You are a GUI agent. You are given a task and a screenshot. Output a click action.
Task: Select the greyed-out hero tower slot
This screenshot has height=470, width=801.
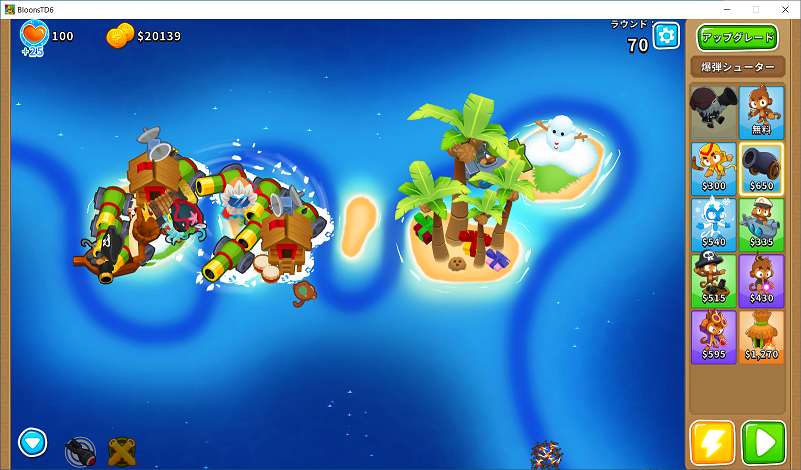coord(712,111)
